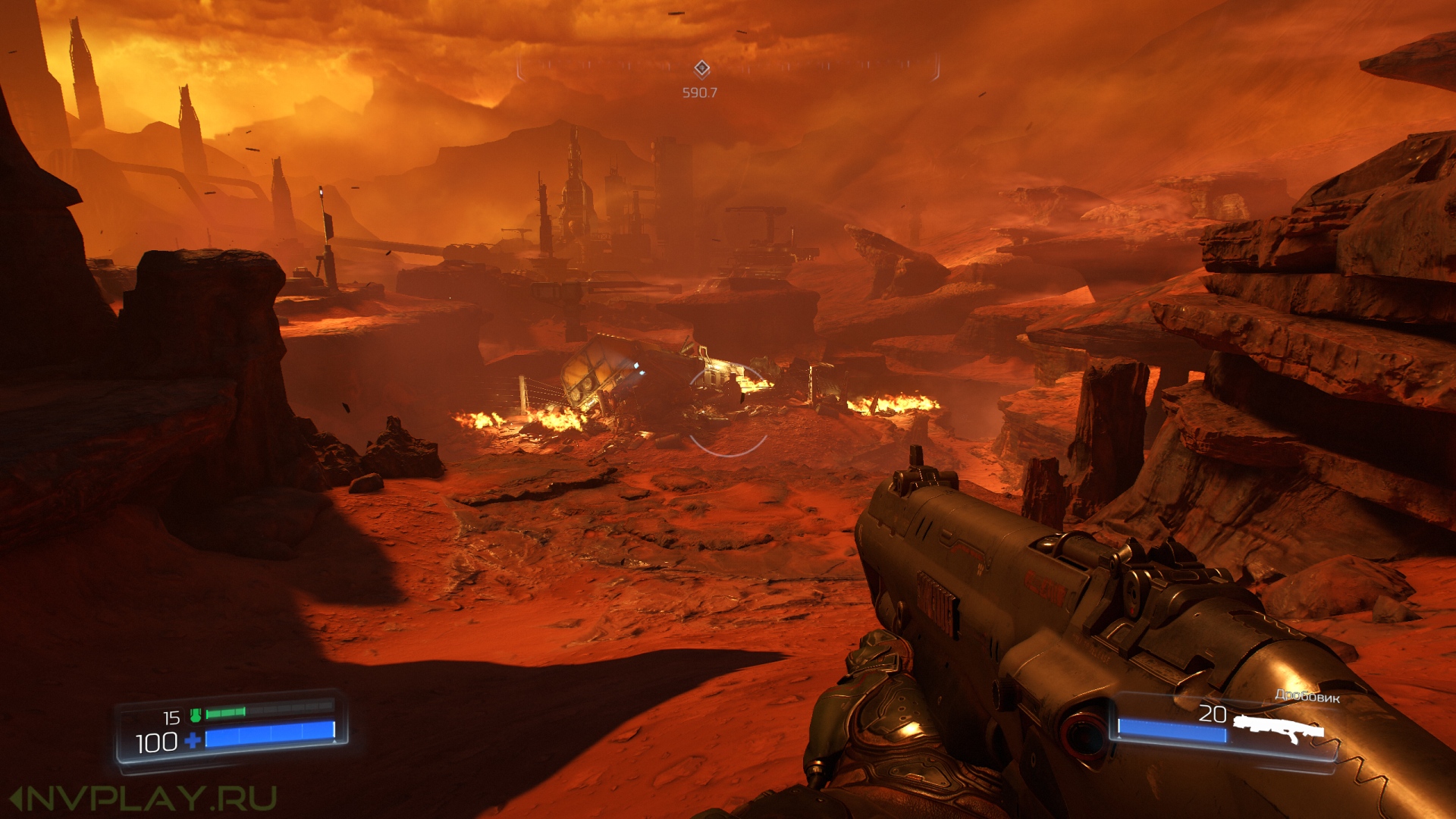This screenshot has width=1456, height=819.
Task: Click the diamond objective waypoint marker
Action: click(x=701, y=69)
